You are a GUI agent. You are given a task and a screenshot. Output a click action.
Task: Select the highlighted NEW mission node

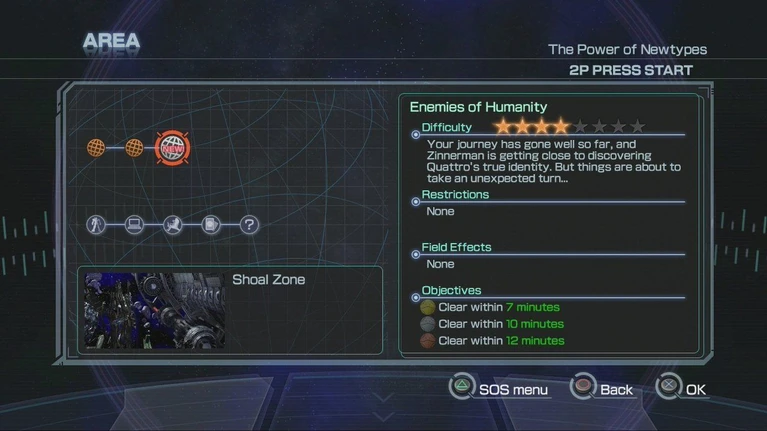pyautogui.click(x=173, y=149)
